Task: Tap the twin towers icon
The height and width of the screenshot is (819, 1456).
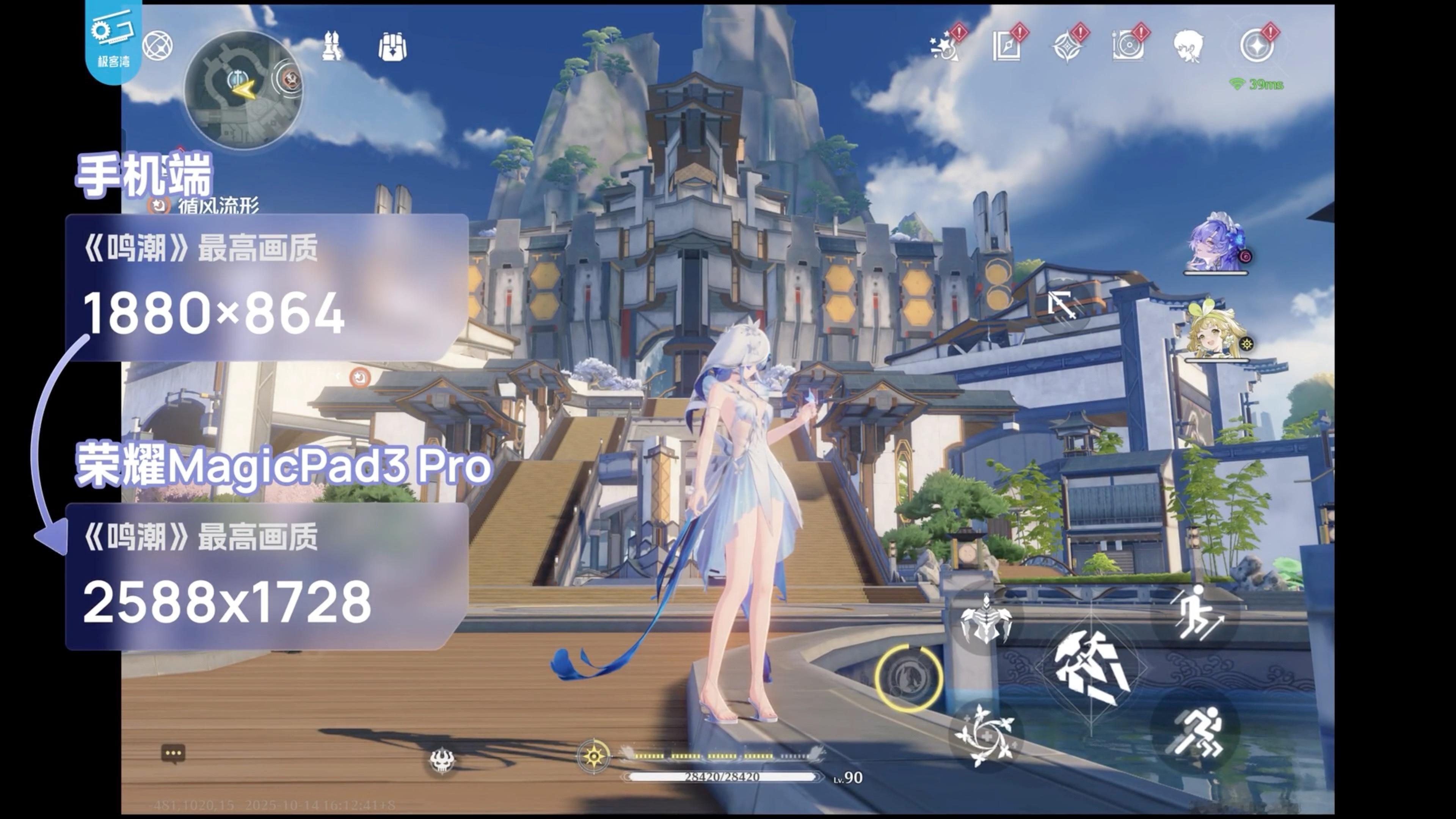Action: [332, 46]
